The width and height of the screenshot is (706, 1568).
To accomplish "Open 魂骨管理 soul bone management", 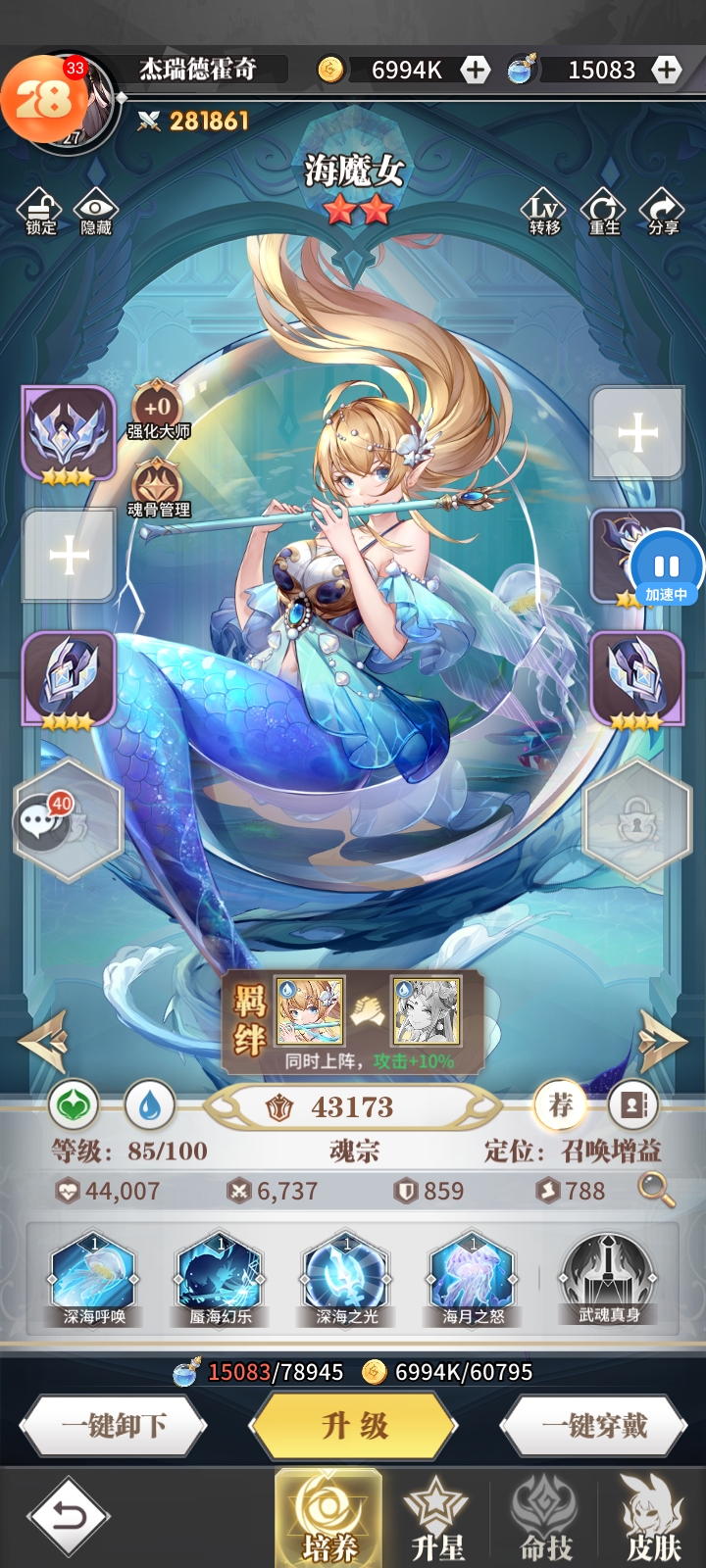I will tap(158, 488).
